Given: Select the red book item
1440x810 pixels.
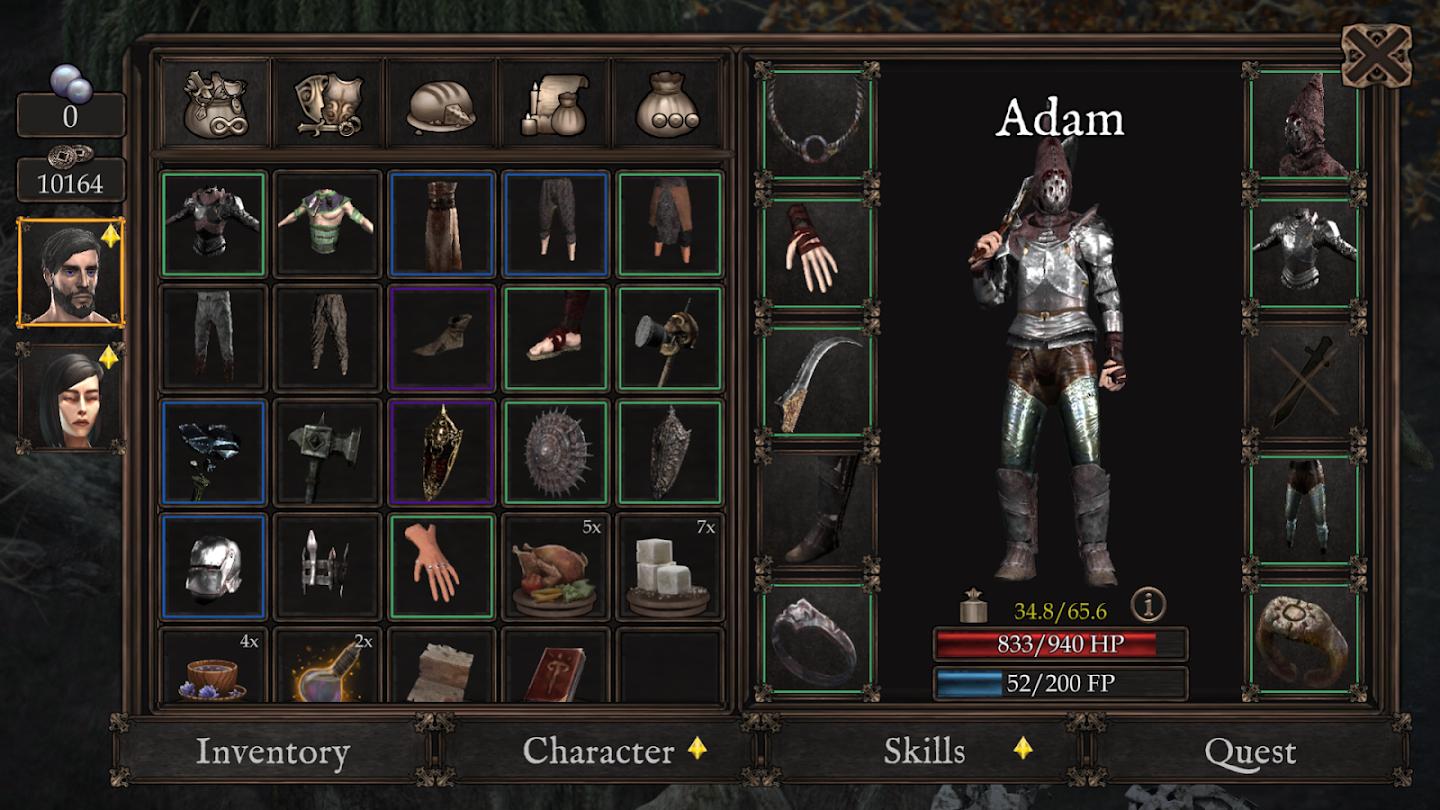Looking at the screenshot, I should point(555,668).
